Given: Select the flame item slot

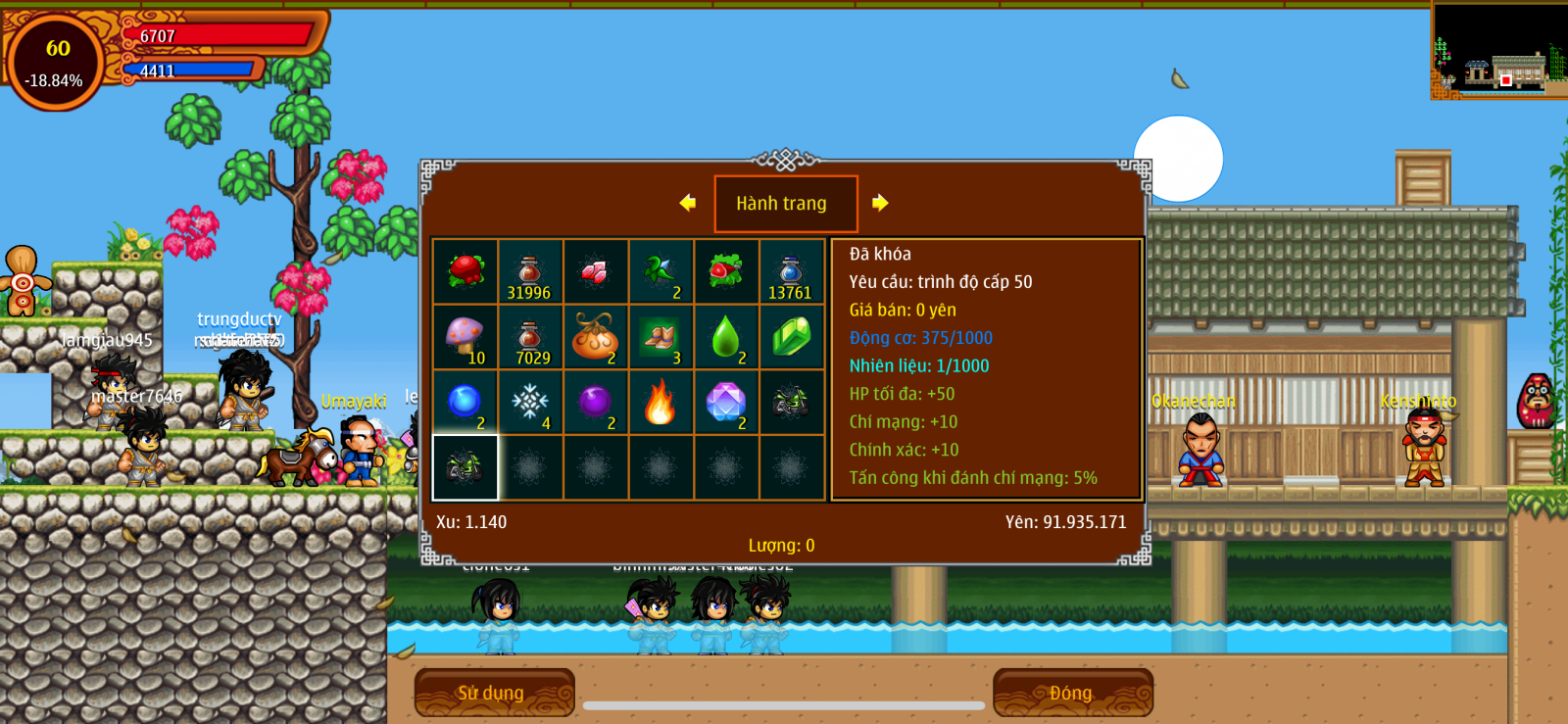Looking at the screenshot, I should [x=661, y=402].
